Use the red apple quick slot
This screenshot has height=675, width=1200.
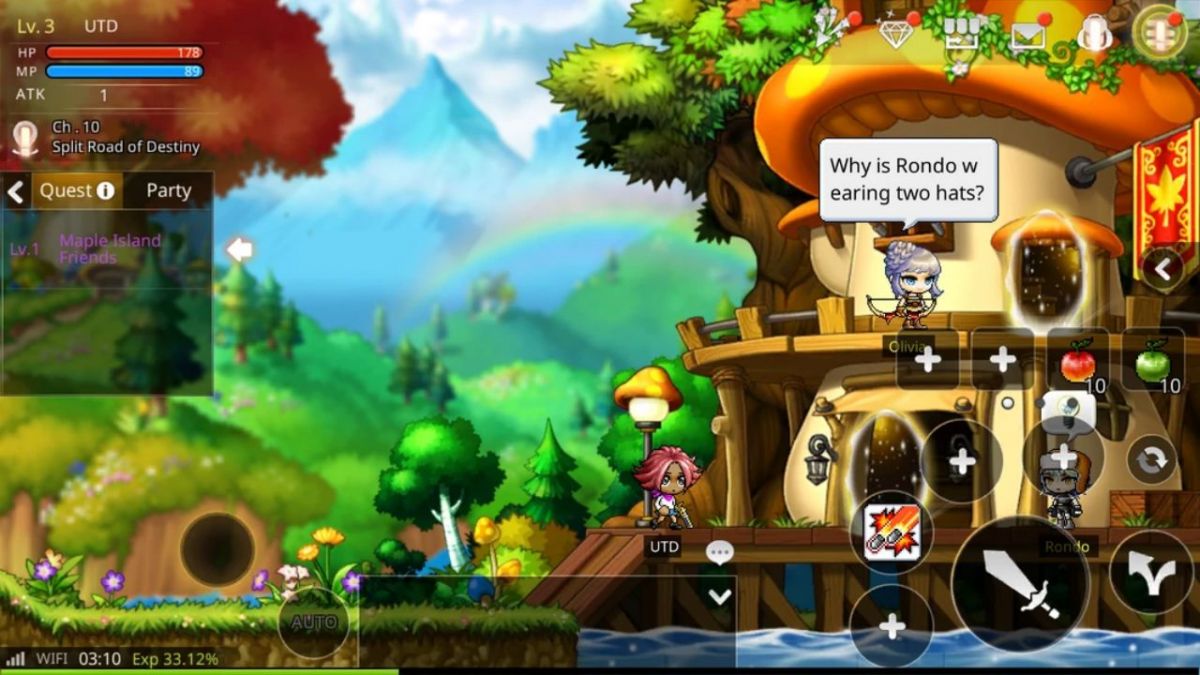pos(1077,361)
